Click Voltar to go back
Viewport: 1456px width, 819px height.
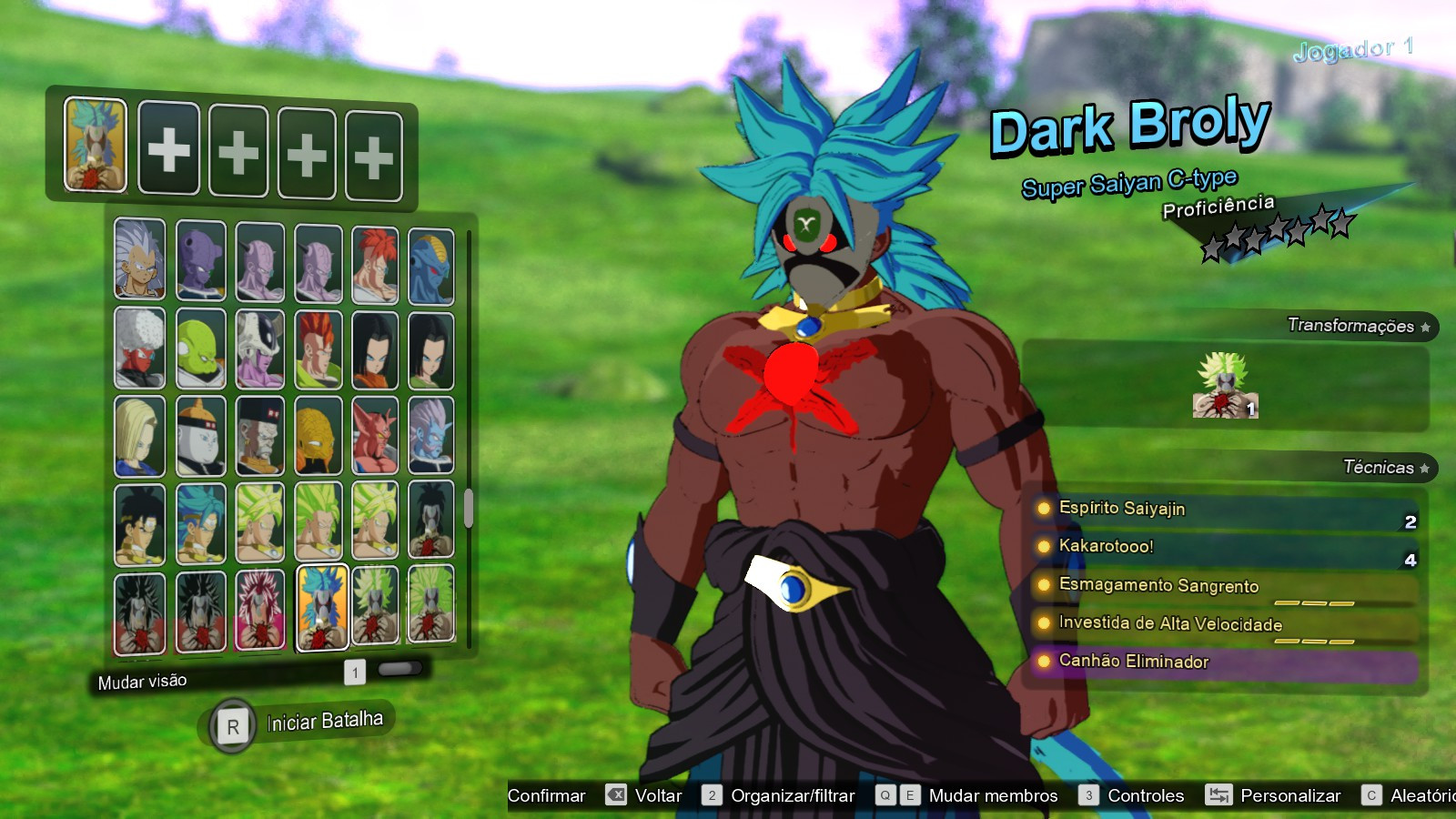(x=658, y=795)
